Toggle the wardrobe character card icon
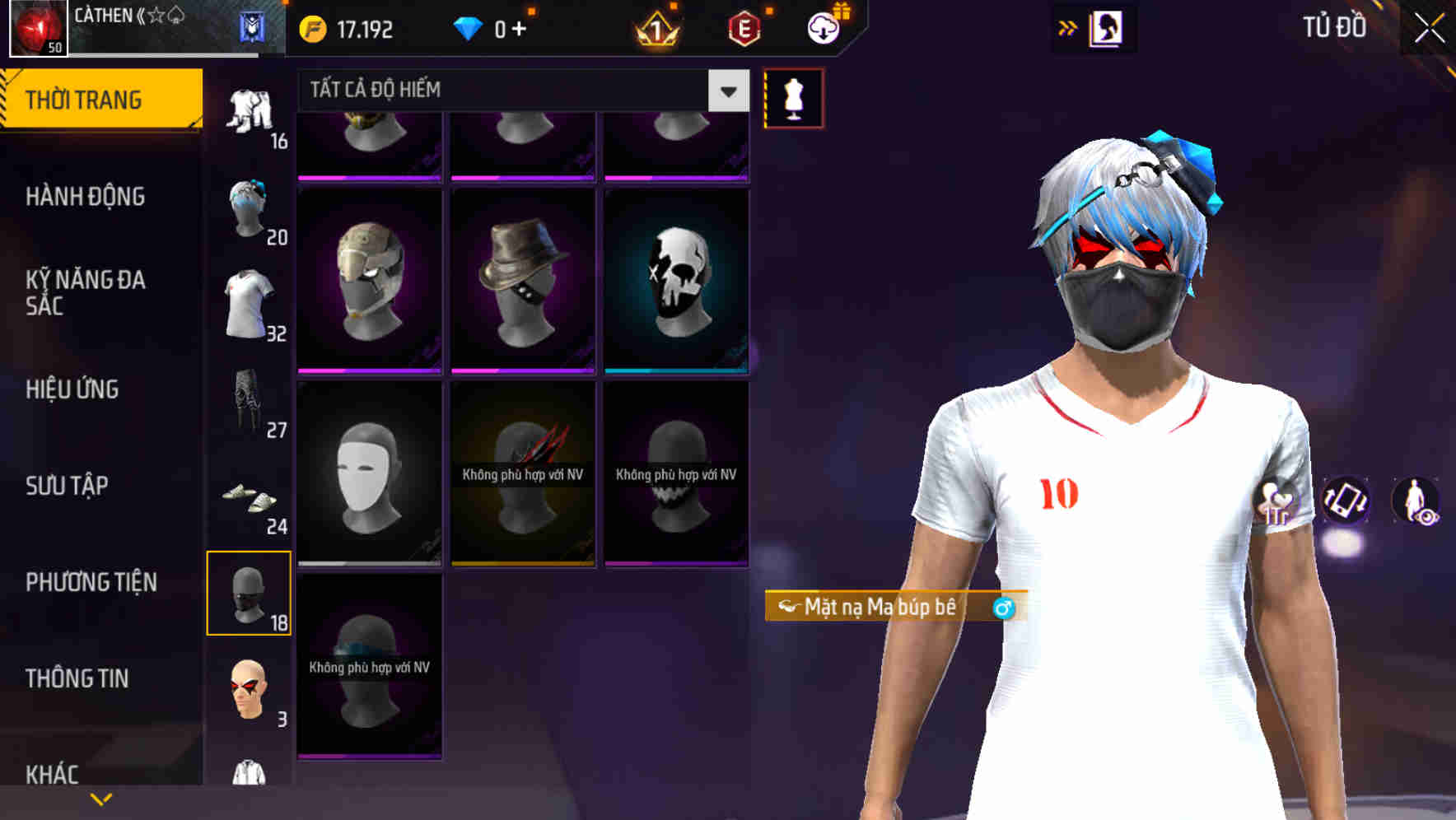 coord(1108,27)
